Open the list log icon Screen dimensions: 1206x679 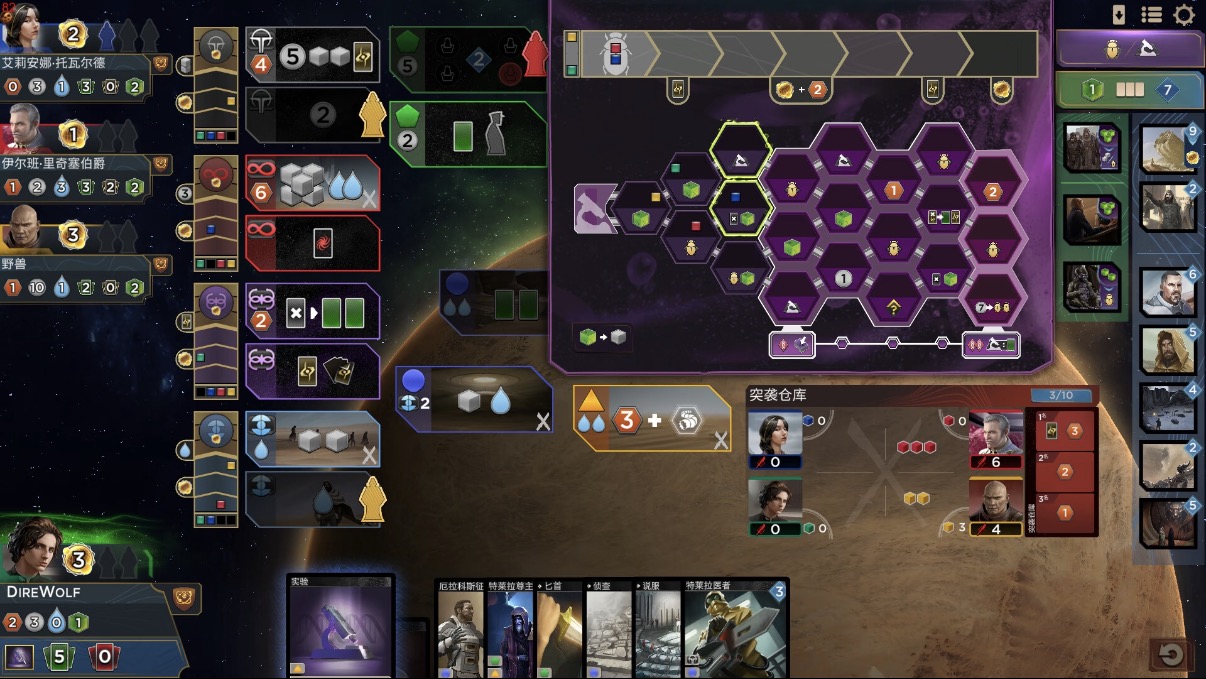(1151, 15)
